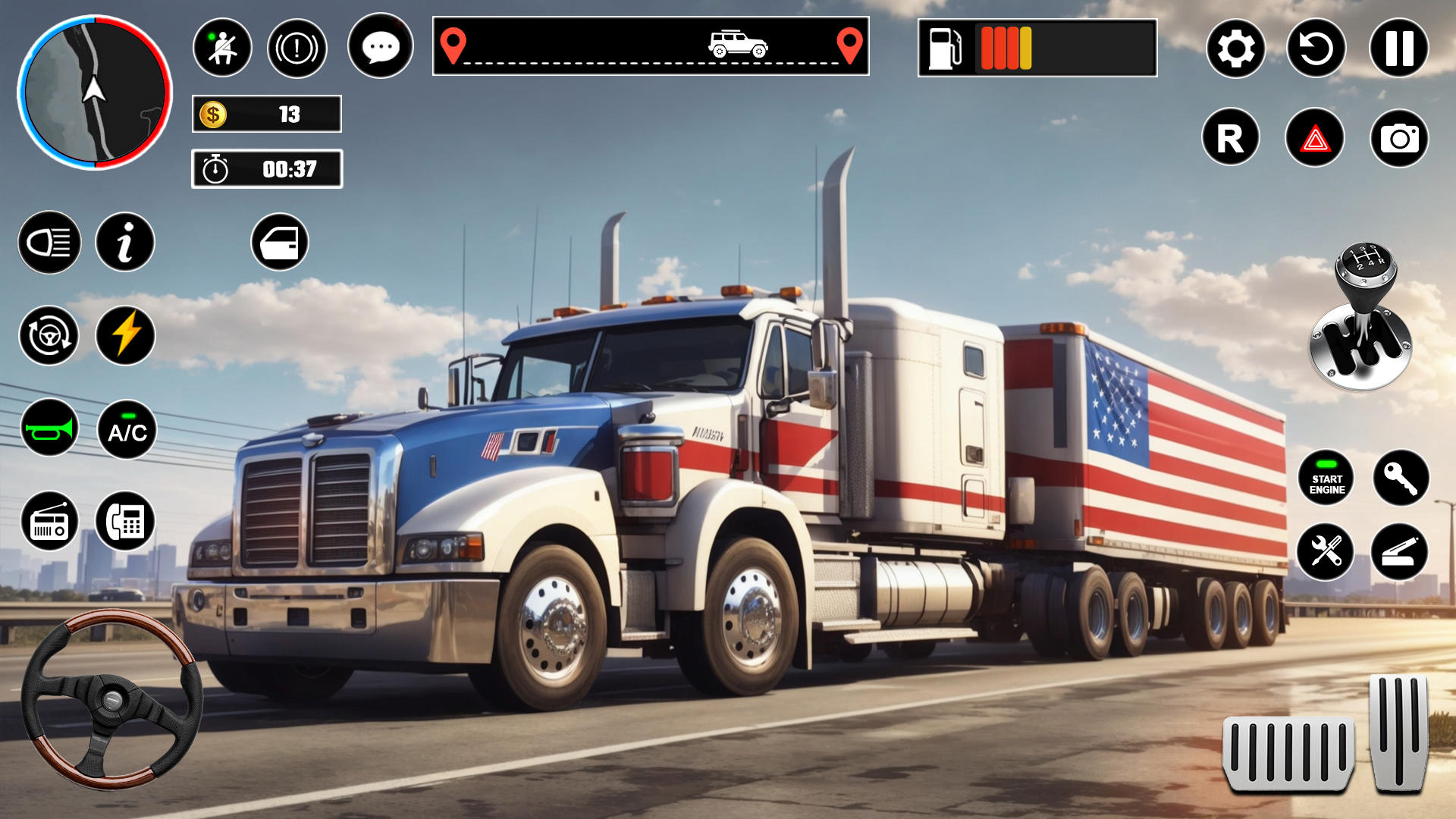Screen dimensions: 1456x819
Task: Open the wrench and screwdriver repair button
Action: click(1325, 551)
